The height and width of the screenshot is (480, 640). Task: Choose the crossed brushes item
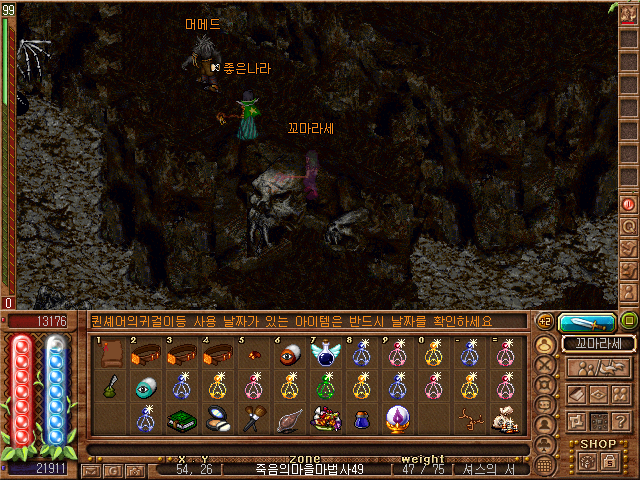(x=254, y=419)
